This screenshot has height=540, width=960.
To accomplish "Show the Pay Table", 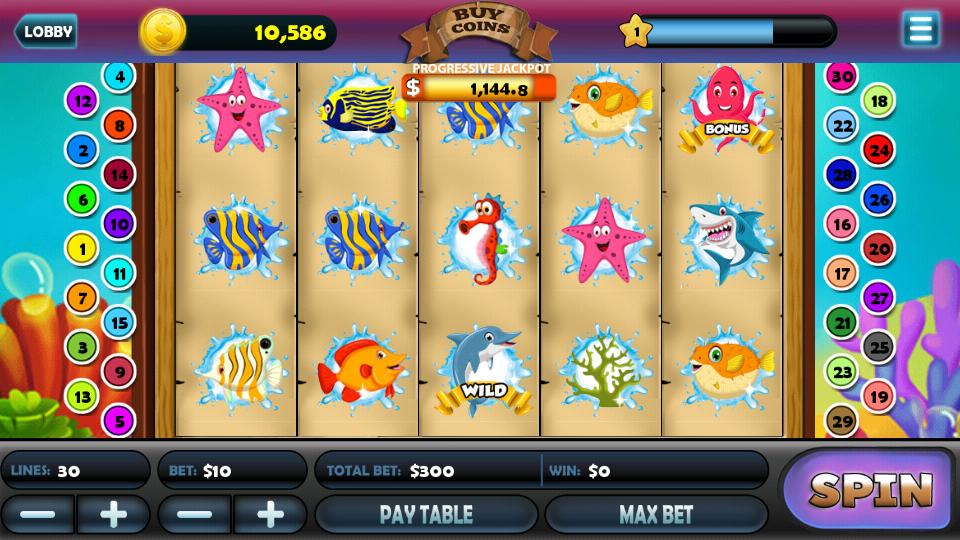I will point(426,515).
